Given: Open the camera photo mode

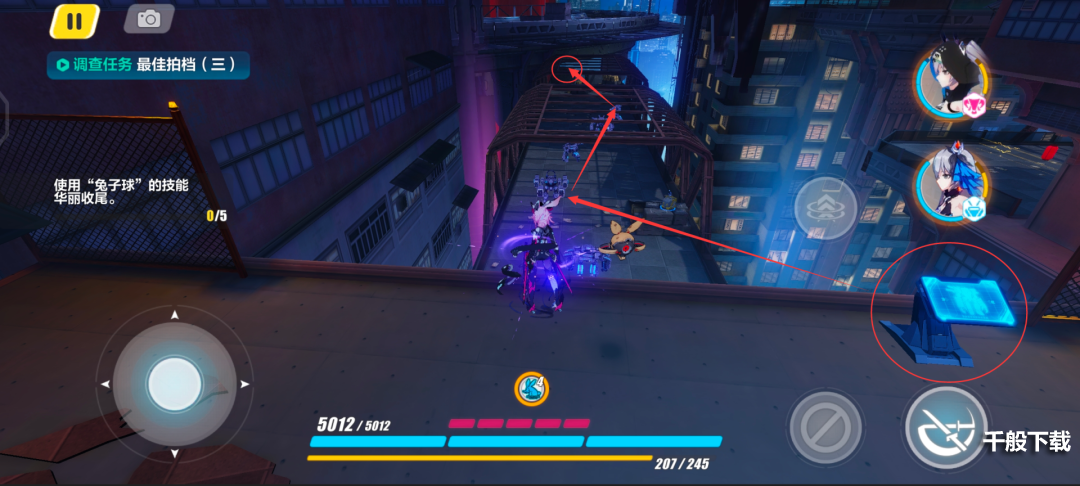Looking at the screenshot, I should tap(149, 18).
